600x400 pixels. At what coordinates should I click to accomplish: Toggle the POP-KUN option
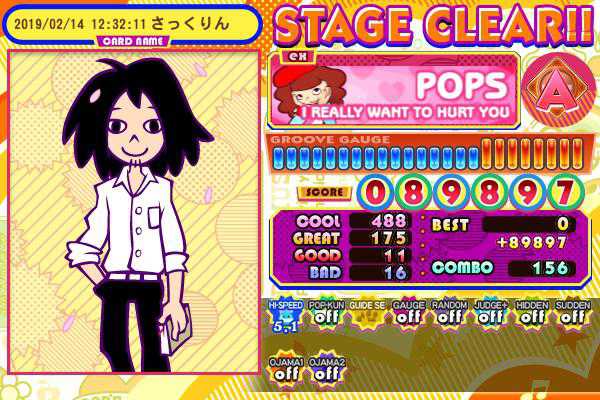[326, 317]
